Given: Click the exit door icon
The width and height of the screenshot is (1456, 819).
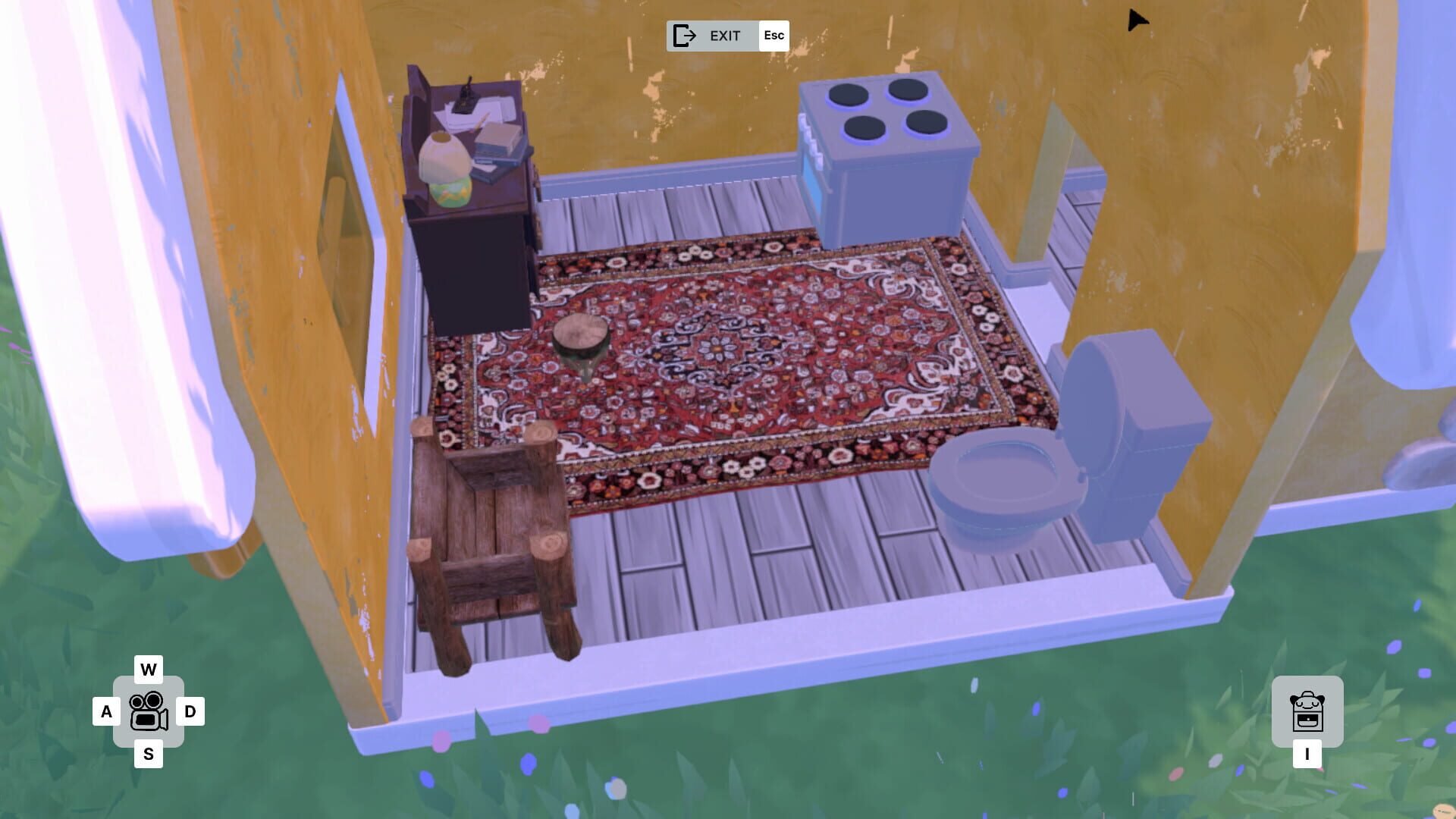Looking at the screenshot, I should click(685, 35).
